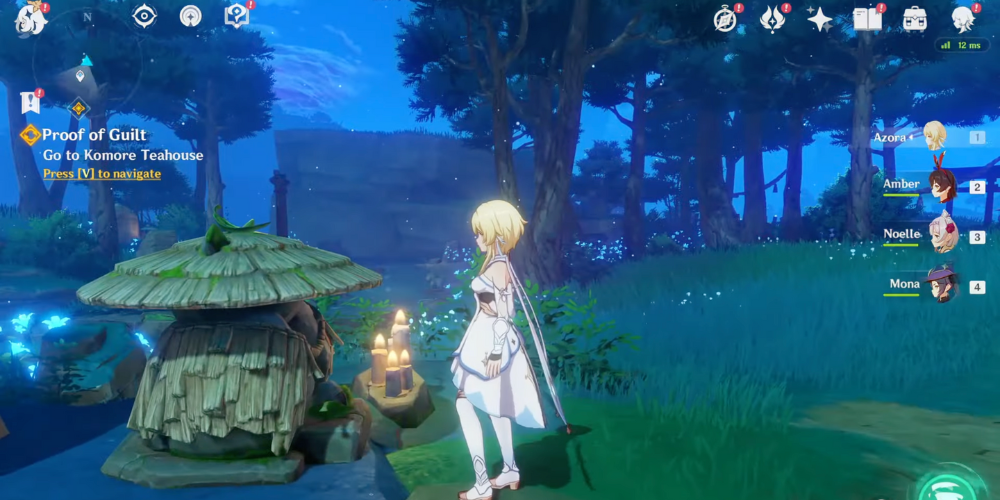
Task: Open the backpack inventory
Action: coord(914,19)
